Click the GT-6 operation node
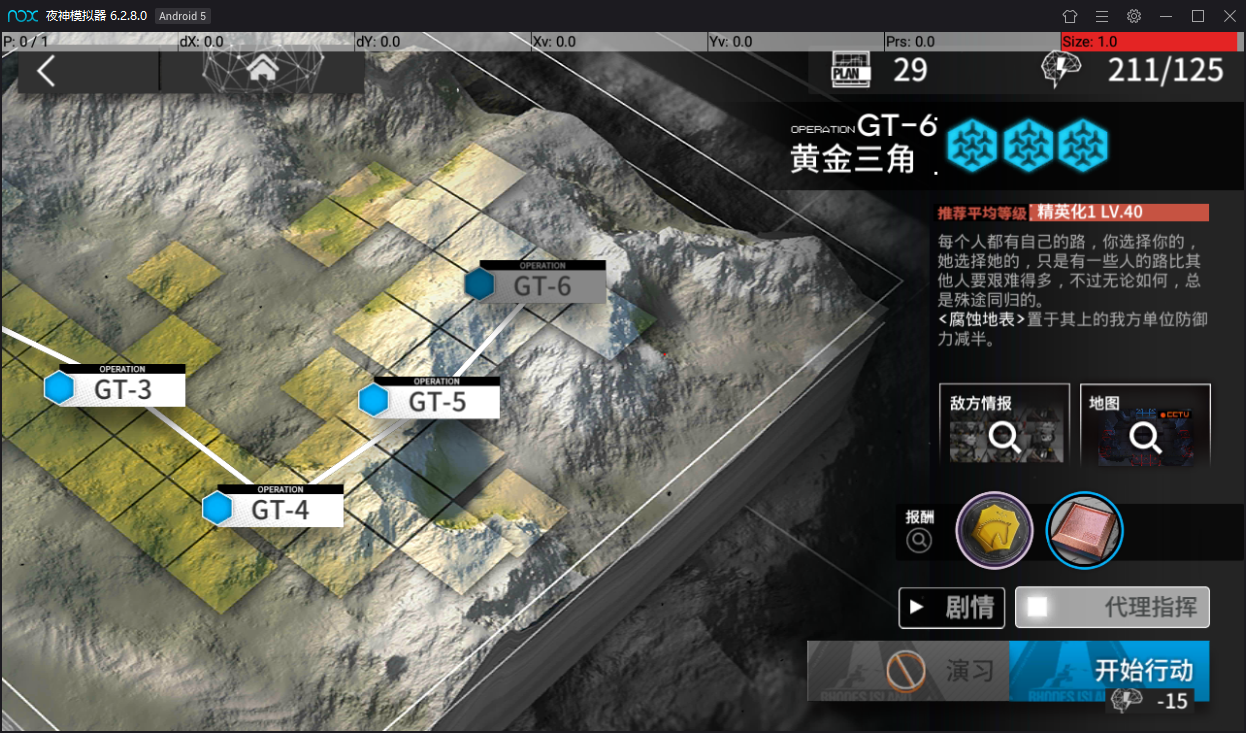The height and width of the screenshot is (733, 1246). [541, 284]
